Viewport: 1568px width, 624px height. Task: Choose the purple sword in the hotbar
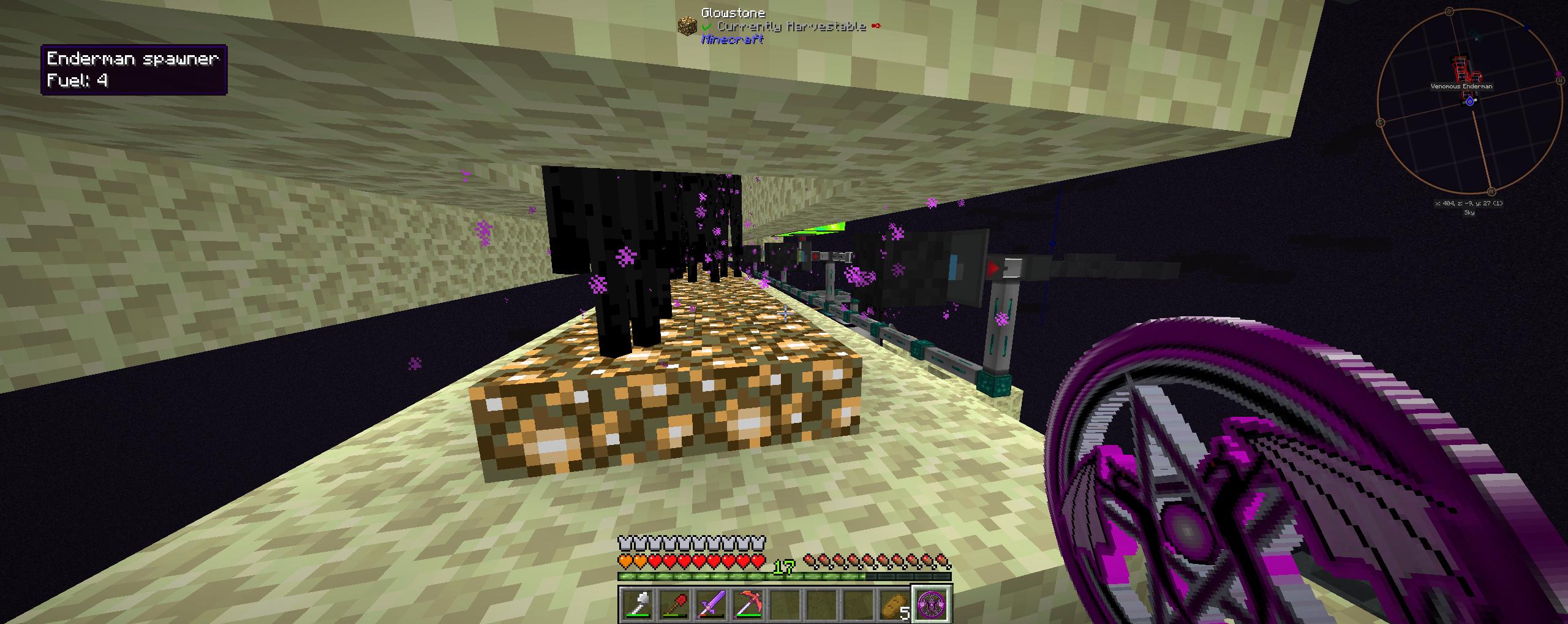coord(710,604)
